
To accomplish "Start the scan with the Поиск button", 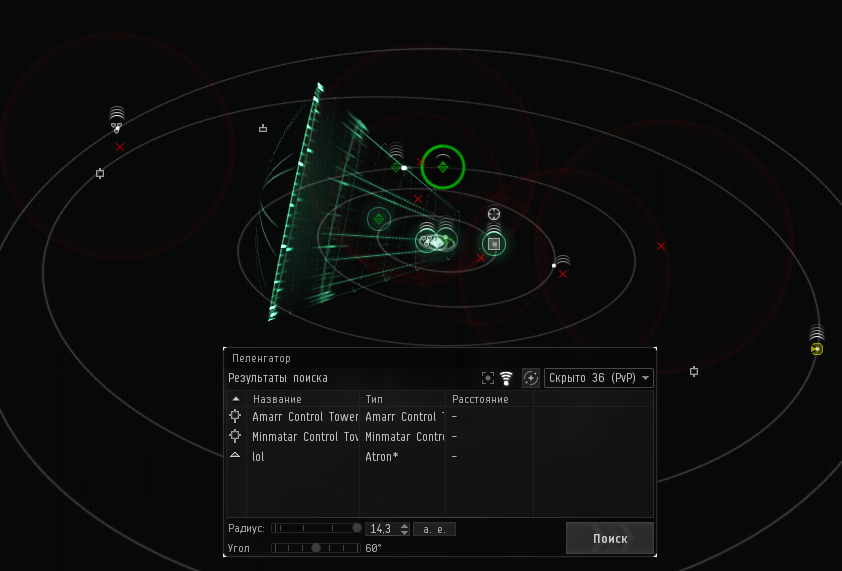I will 610,538.
